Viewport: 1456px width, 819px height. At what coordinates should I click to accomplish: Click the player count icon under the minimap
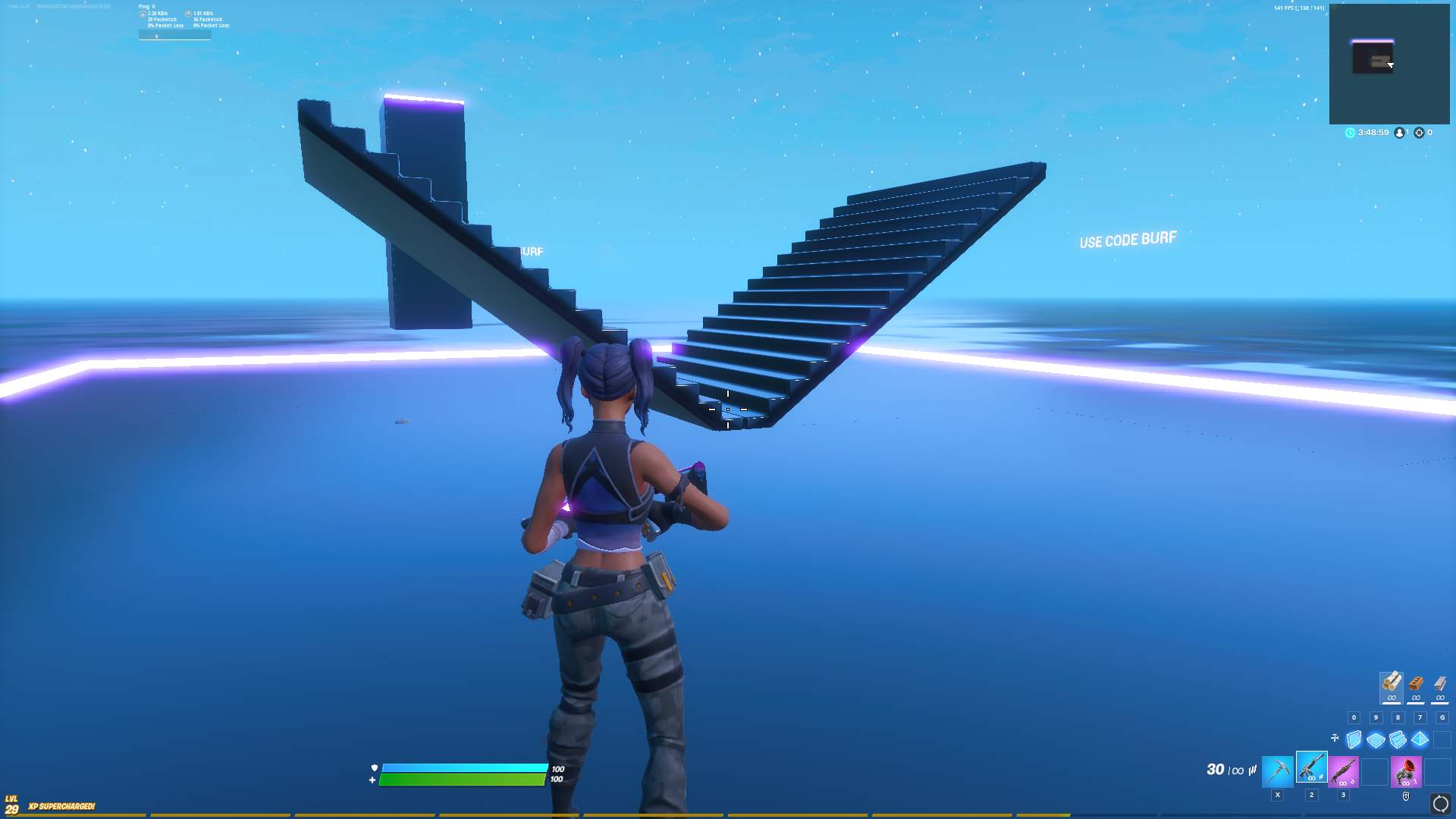pyautogui.click(x=1400, y=132)
